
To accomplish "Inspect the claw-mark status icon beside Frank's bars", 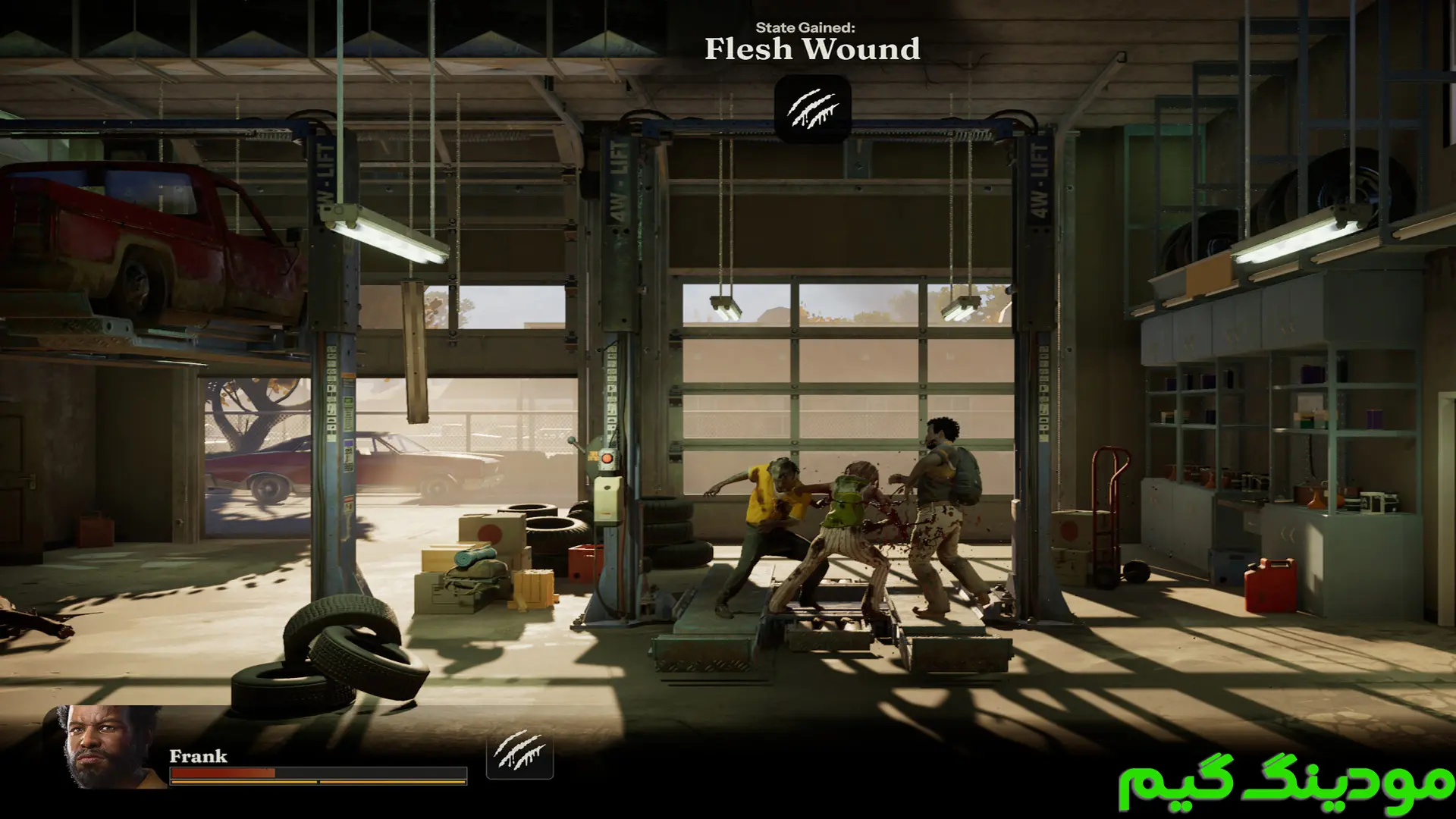I will (519, 754).
